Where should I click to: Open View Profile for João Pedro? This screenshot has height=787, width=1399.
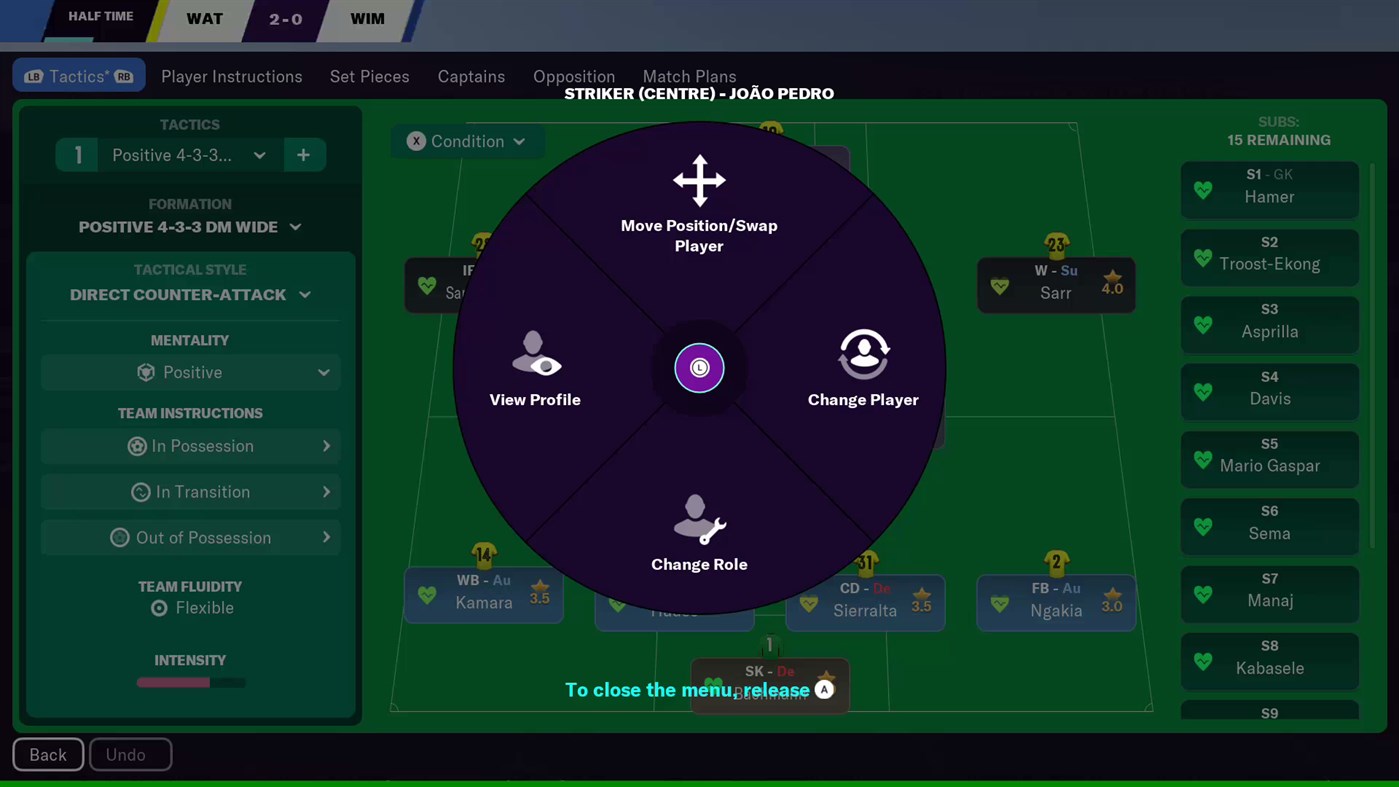(535, 370)
